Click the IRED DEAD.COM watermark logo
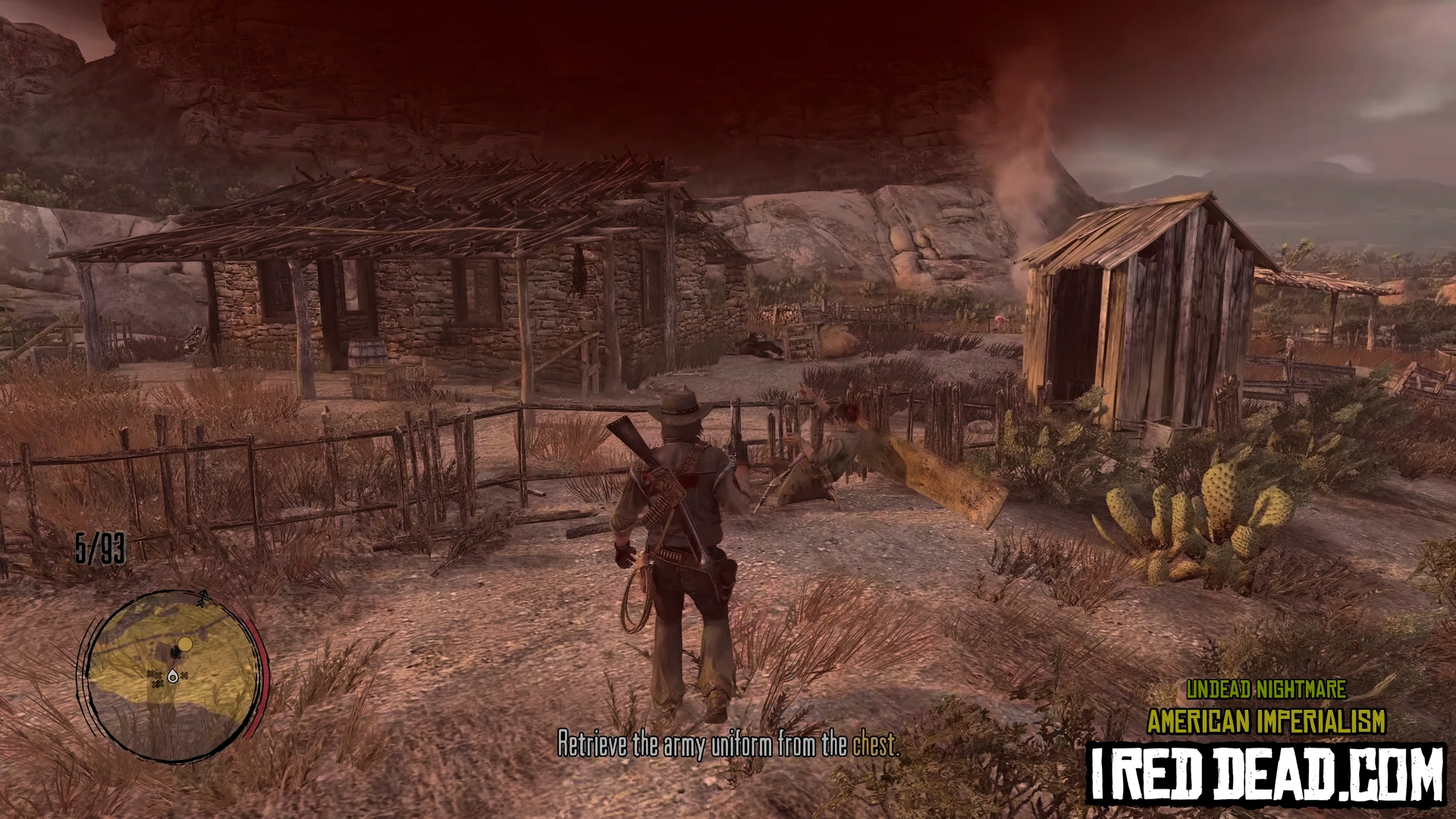The height and width of the screenshot is (819, 1456). pos(1266,774)
